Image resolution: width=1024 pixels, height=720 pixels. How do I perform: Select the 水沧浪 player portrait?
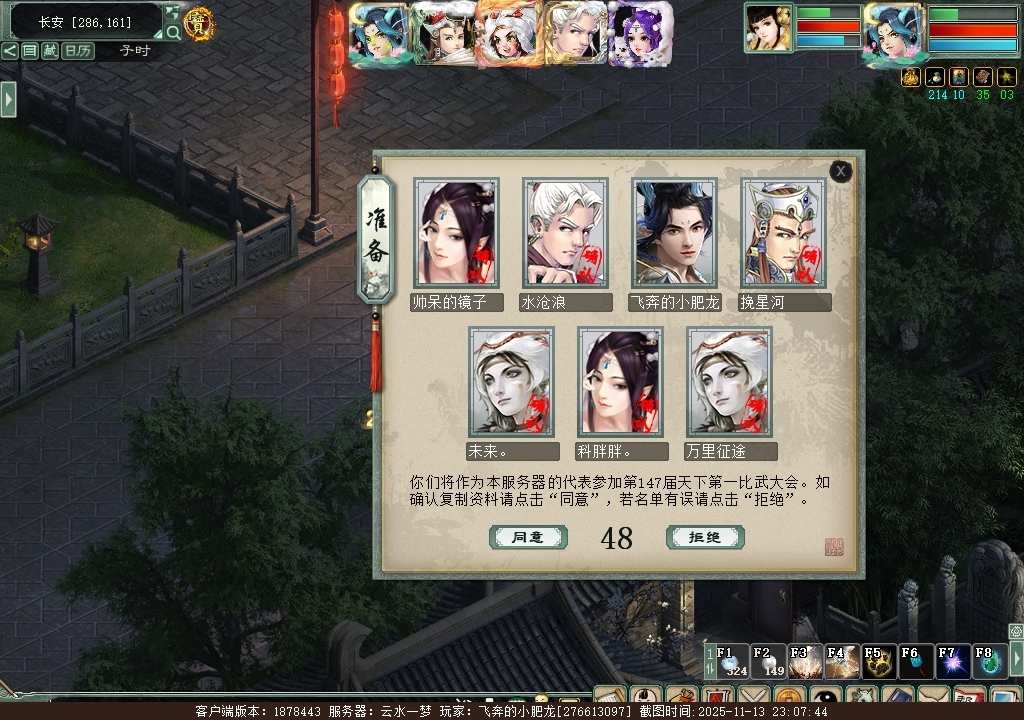[565, 233]
